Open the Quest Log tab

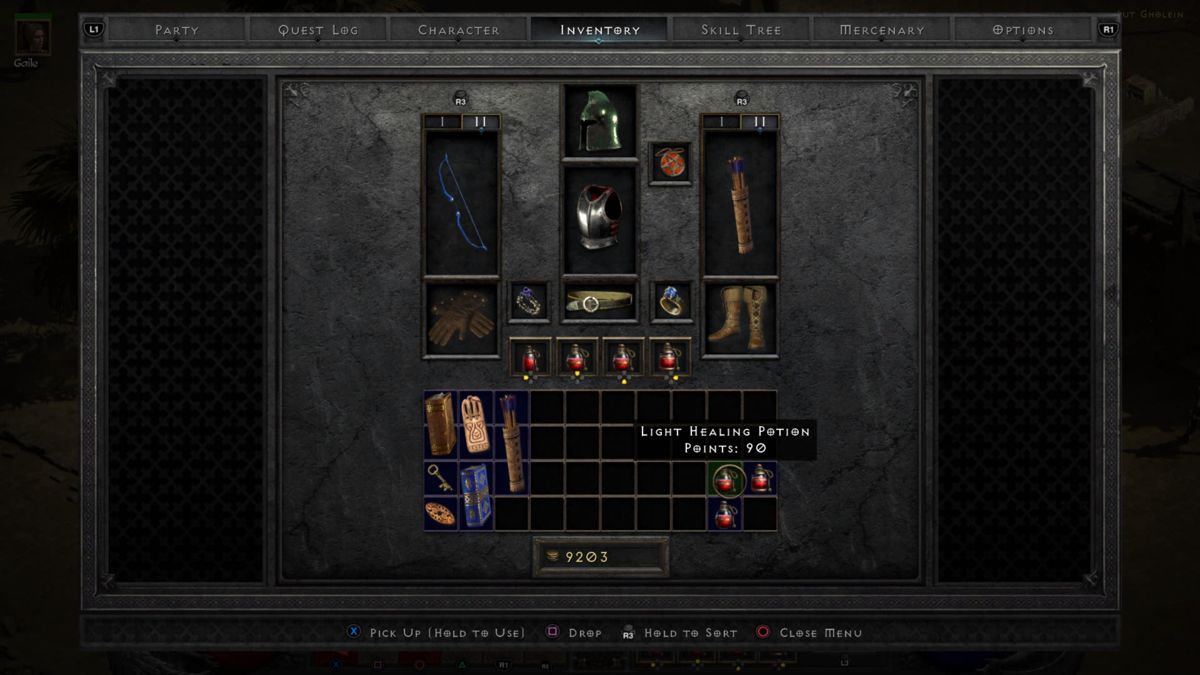click(317, 30)
